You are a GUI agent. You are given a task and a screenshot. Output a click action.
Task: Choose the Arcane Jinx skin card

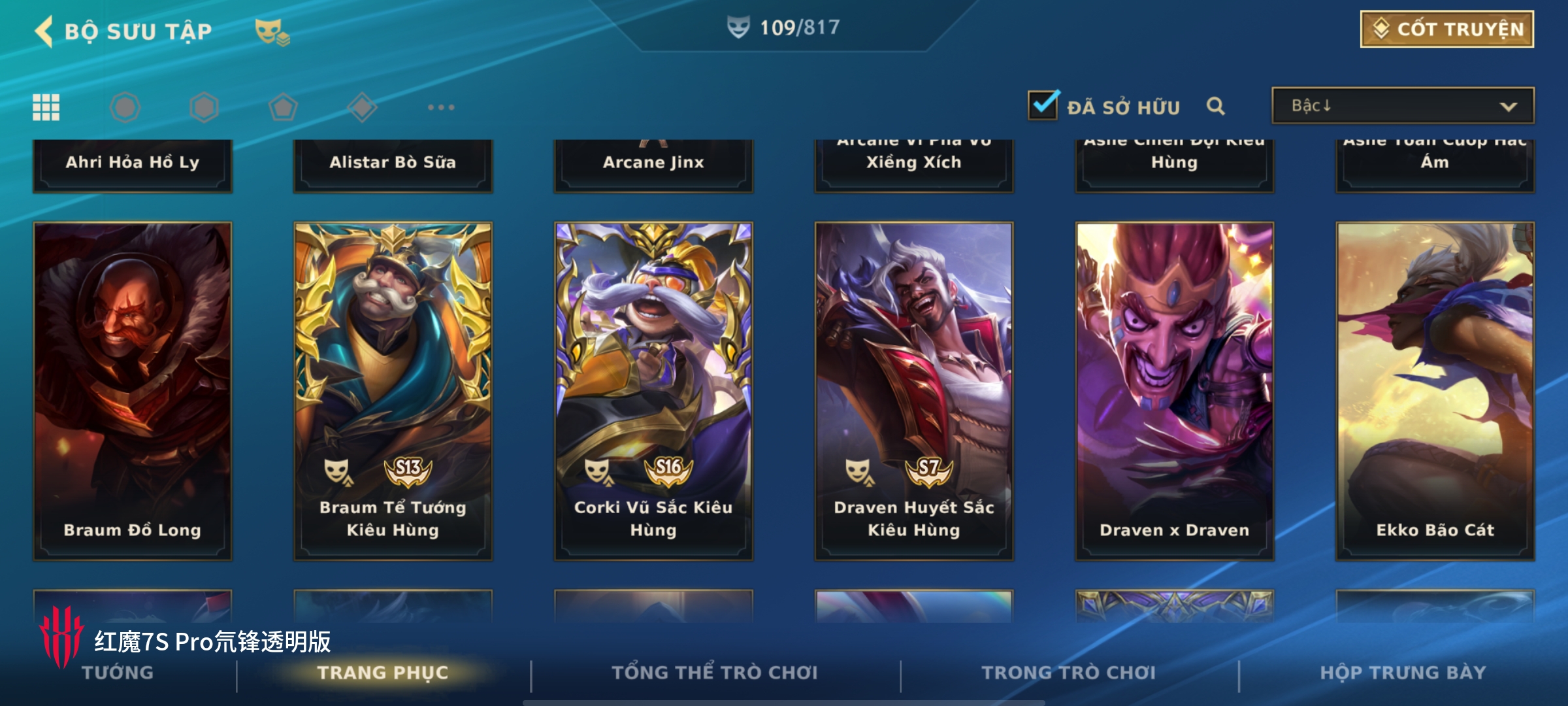(653, 163)
